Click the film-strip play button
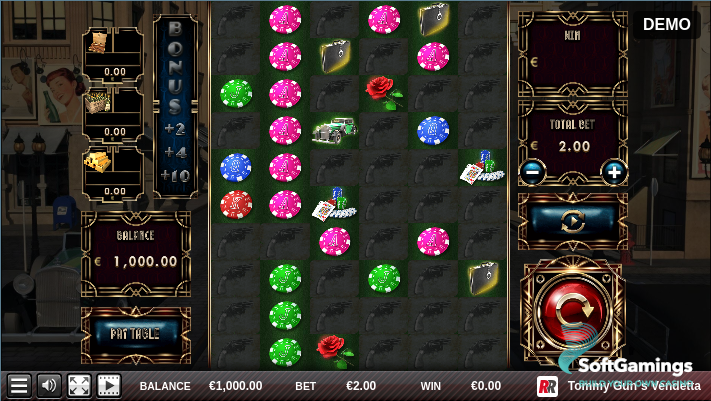711x401 pixels. click(x=108, y=386)
